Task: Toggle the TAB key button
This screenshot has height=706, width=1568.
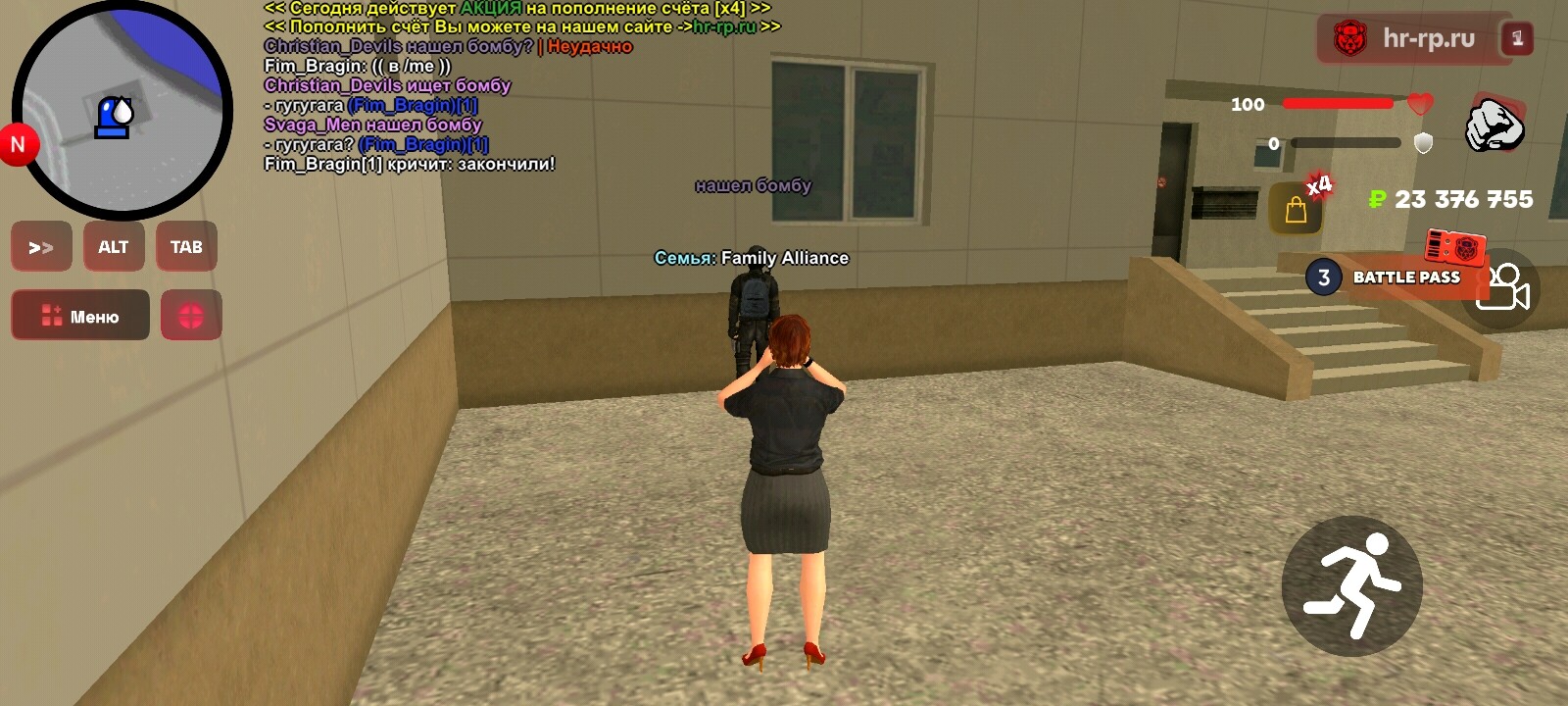Action: 186,246
